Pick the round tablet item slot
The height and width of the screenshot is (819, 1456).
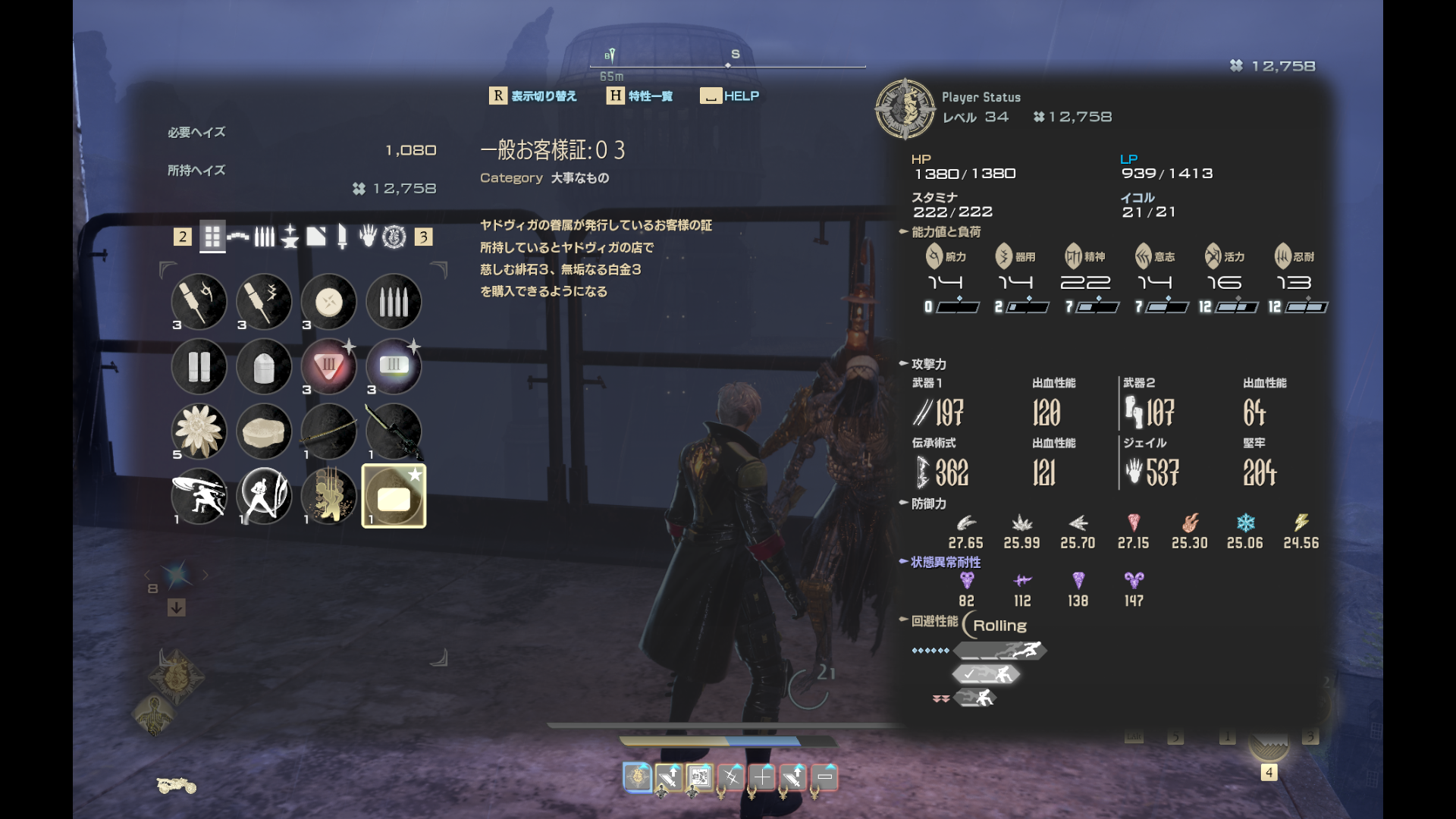328,303
